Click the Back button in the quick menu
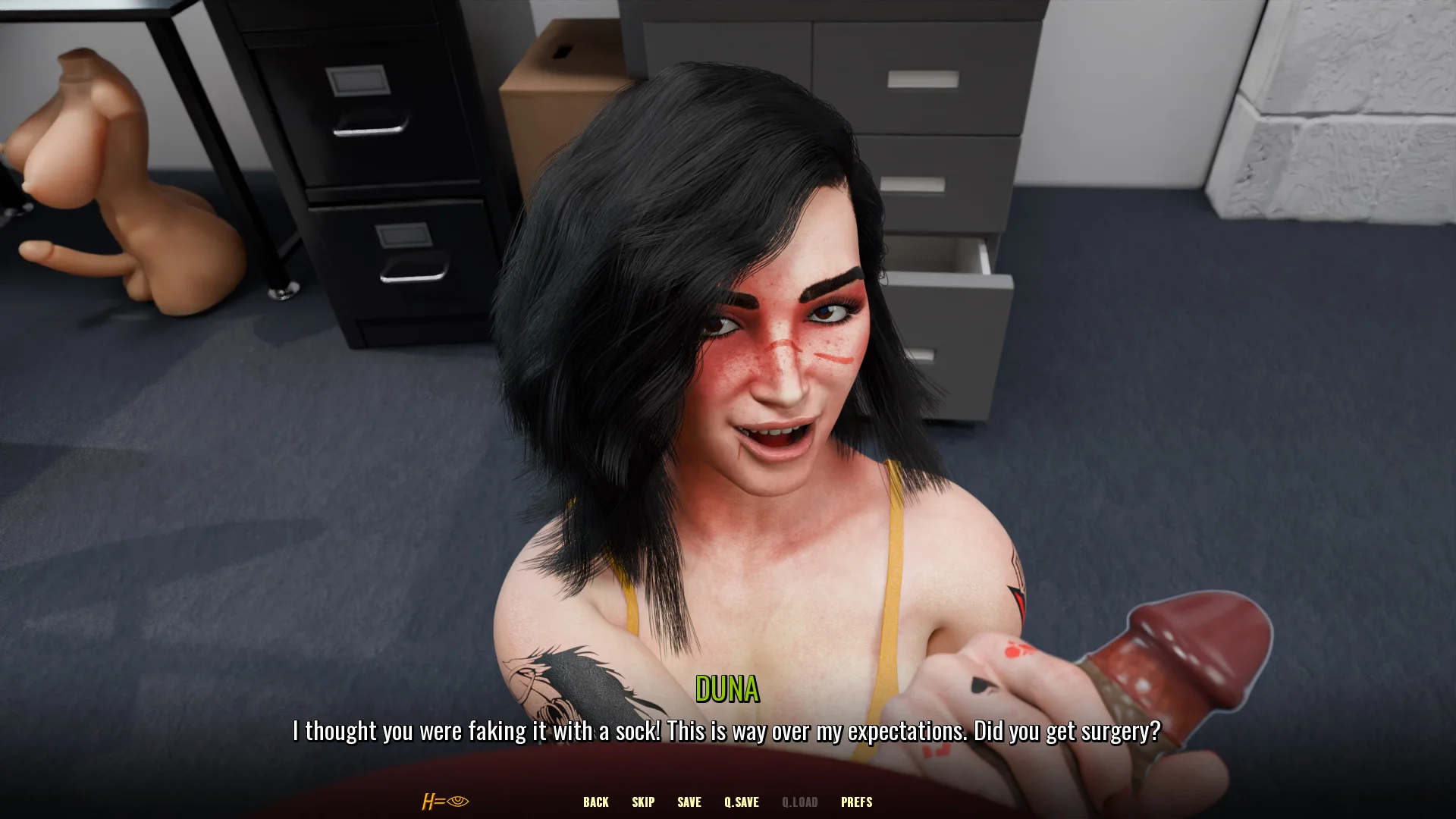This screenshot has width=1456, height=819. [x=595, y=802]
